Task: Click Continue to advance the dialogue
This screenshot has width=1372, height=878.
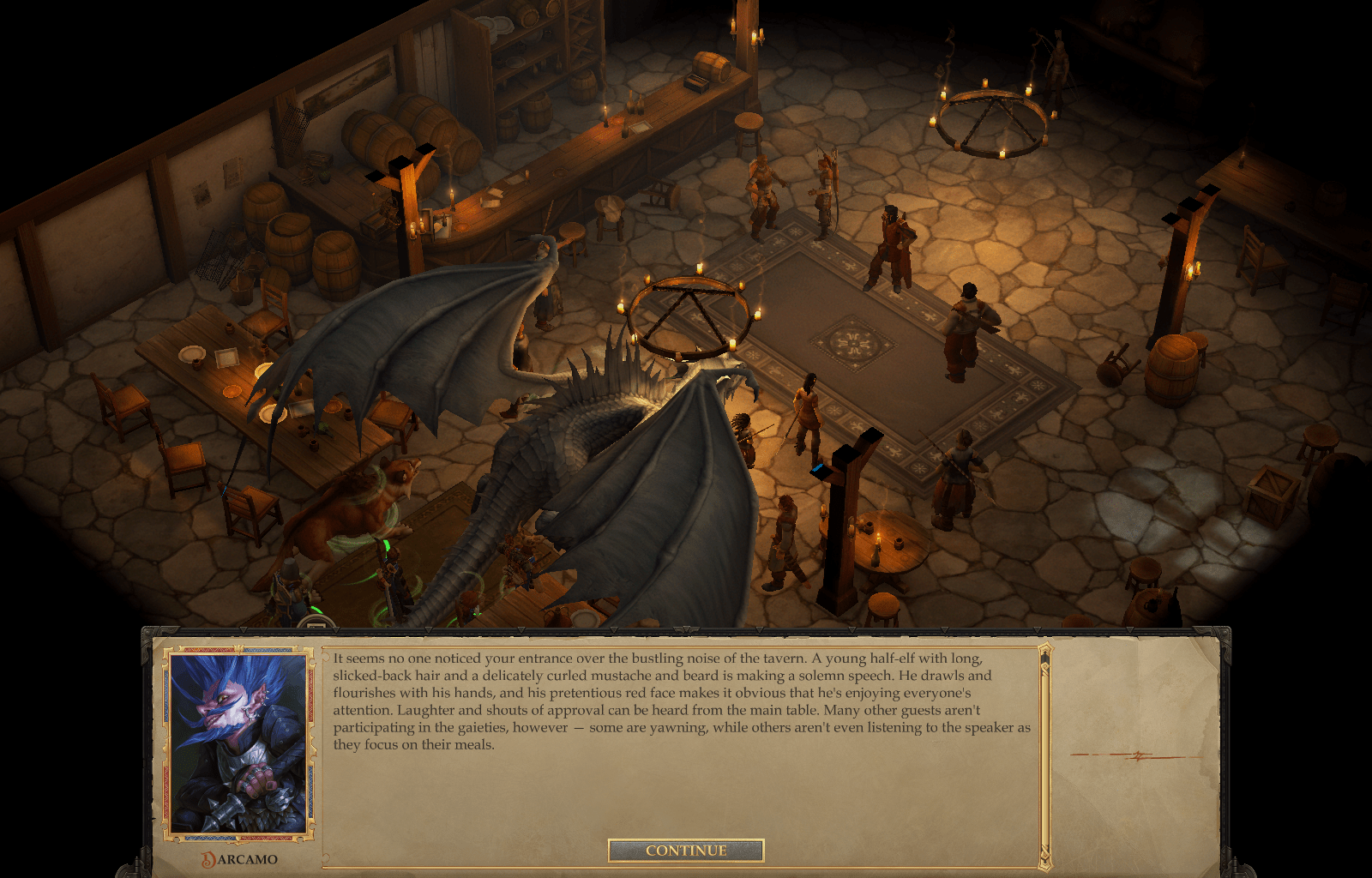Action: click(x=685, y=851)
